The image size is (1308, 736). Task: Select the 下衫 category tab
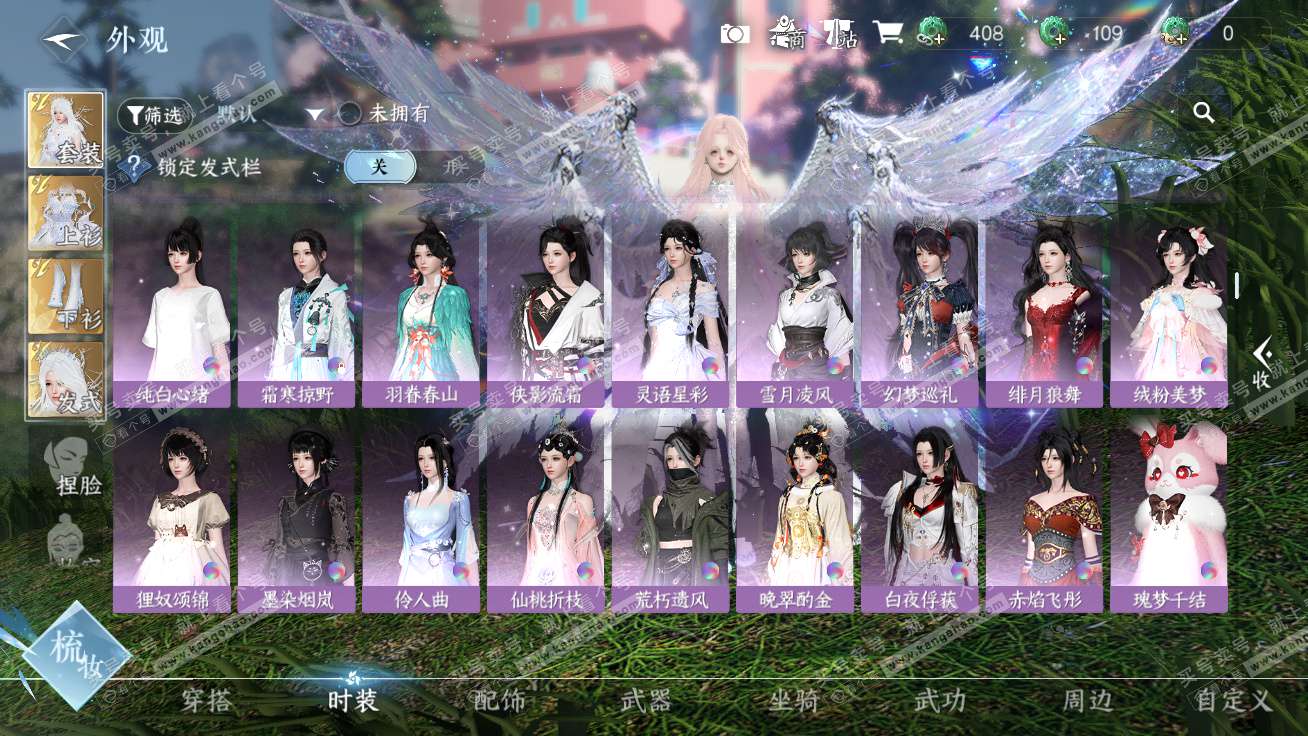(x=66, y=296)
